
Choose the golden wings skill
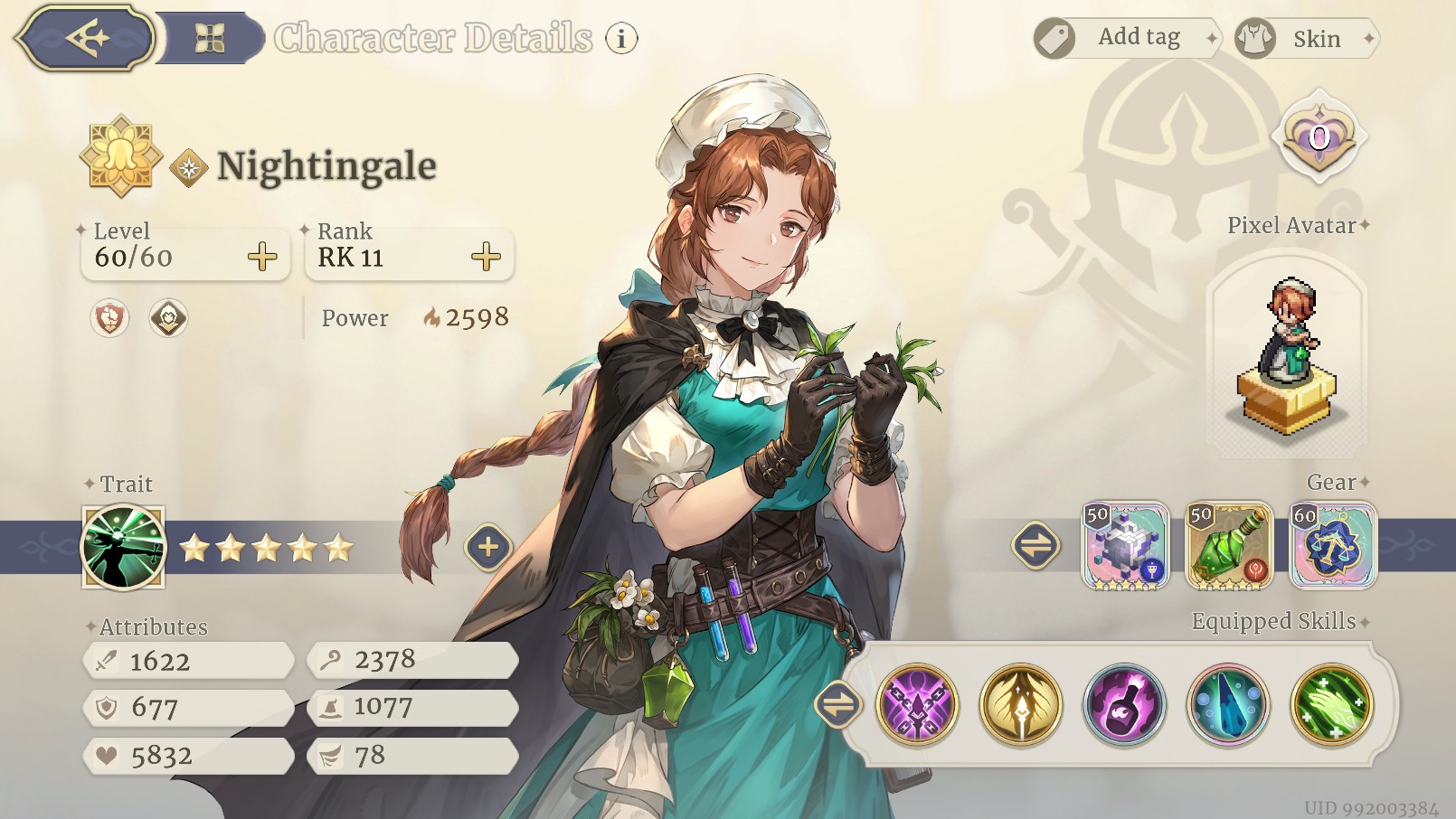click(x=1021, y=704)
